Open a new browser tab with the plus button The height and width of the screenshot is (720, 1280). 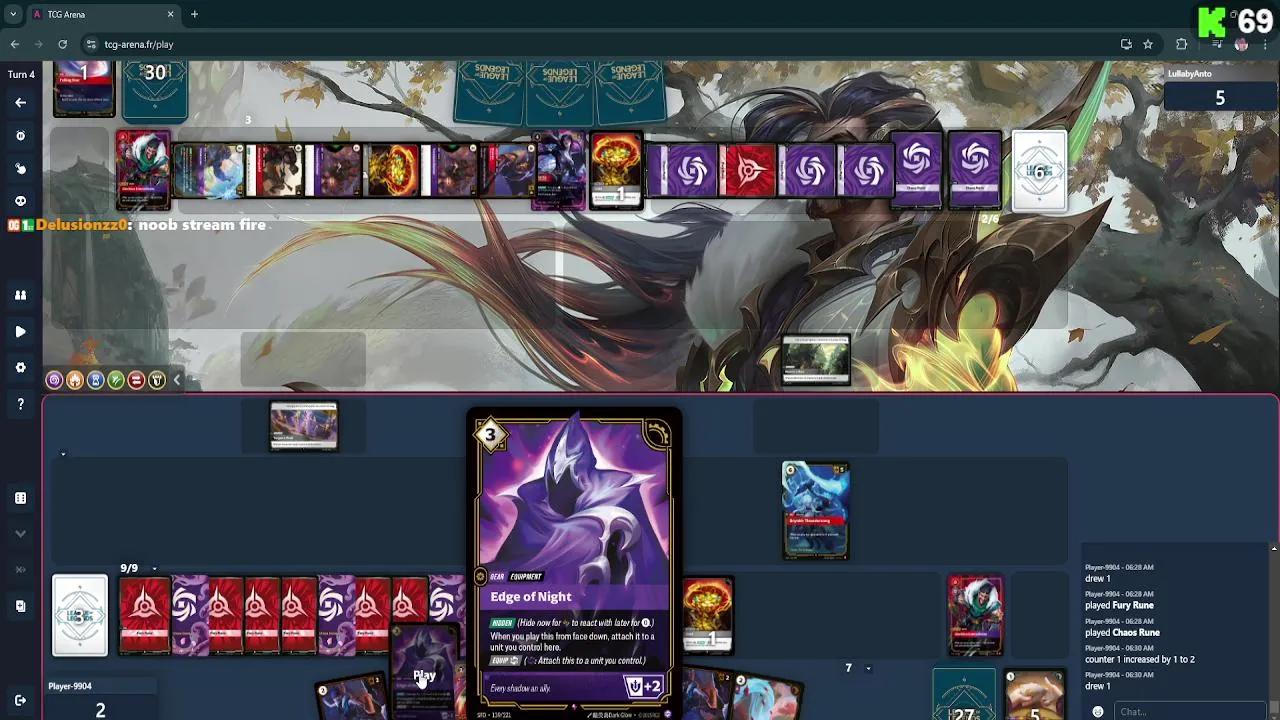pos(194,15)
